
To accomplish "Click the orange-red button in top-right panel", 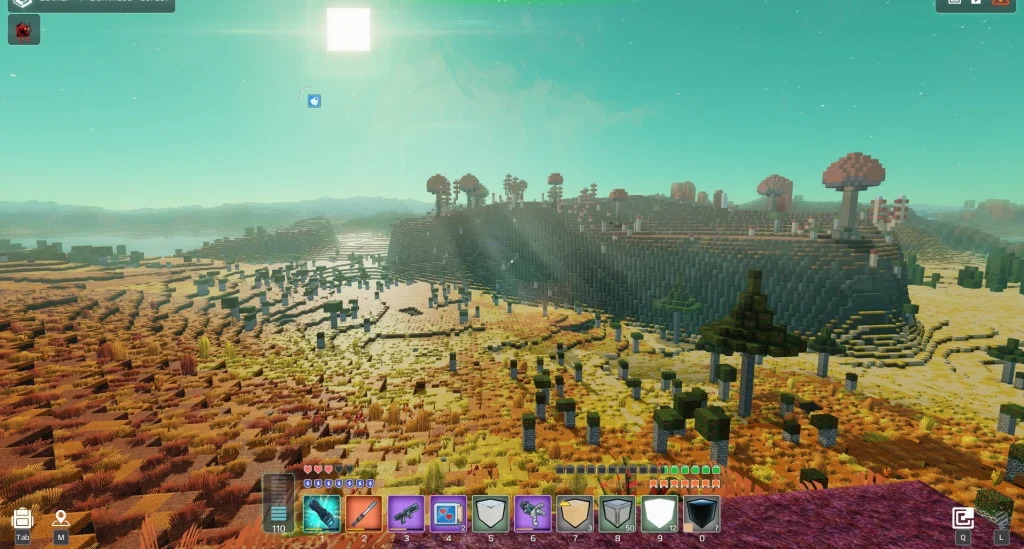I will click(1000, 3).
